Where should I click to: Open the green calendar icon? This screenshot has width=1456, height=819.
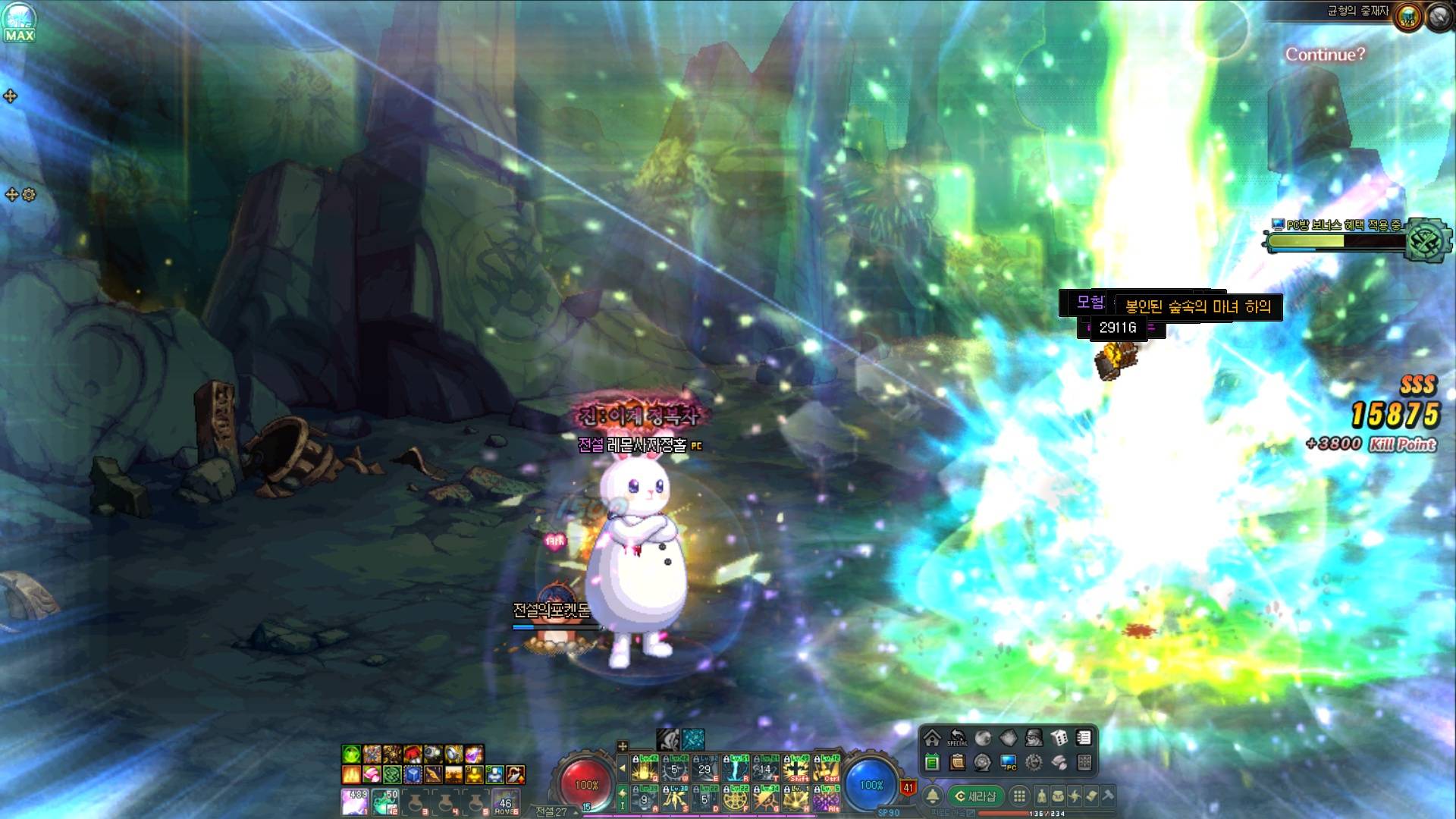[932, 762]
